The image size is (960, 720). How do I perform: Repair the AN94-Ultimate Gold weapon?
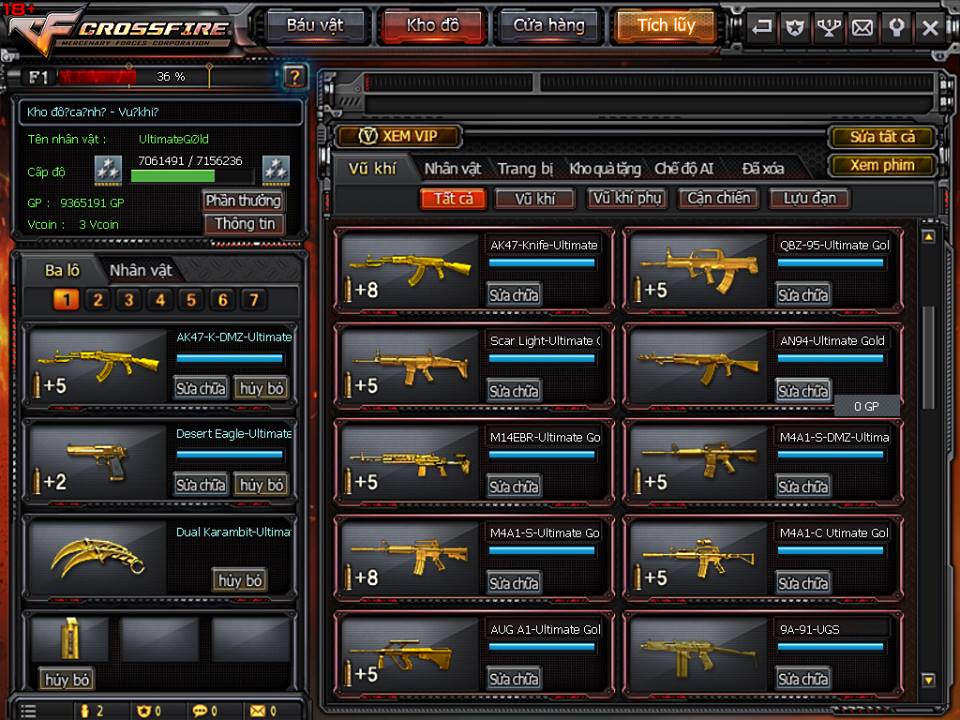click(x=803, y=391)
